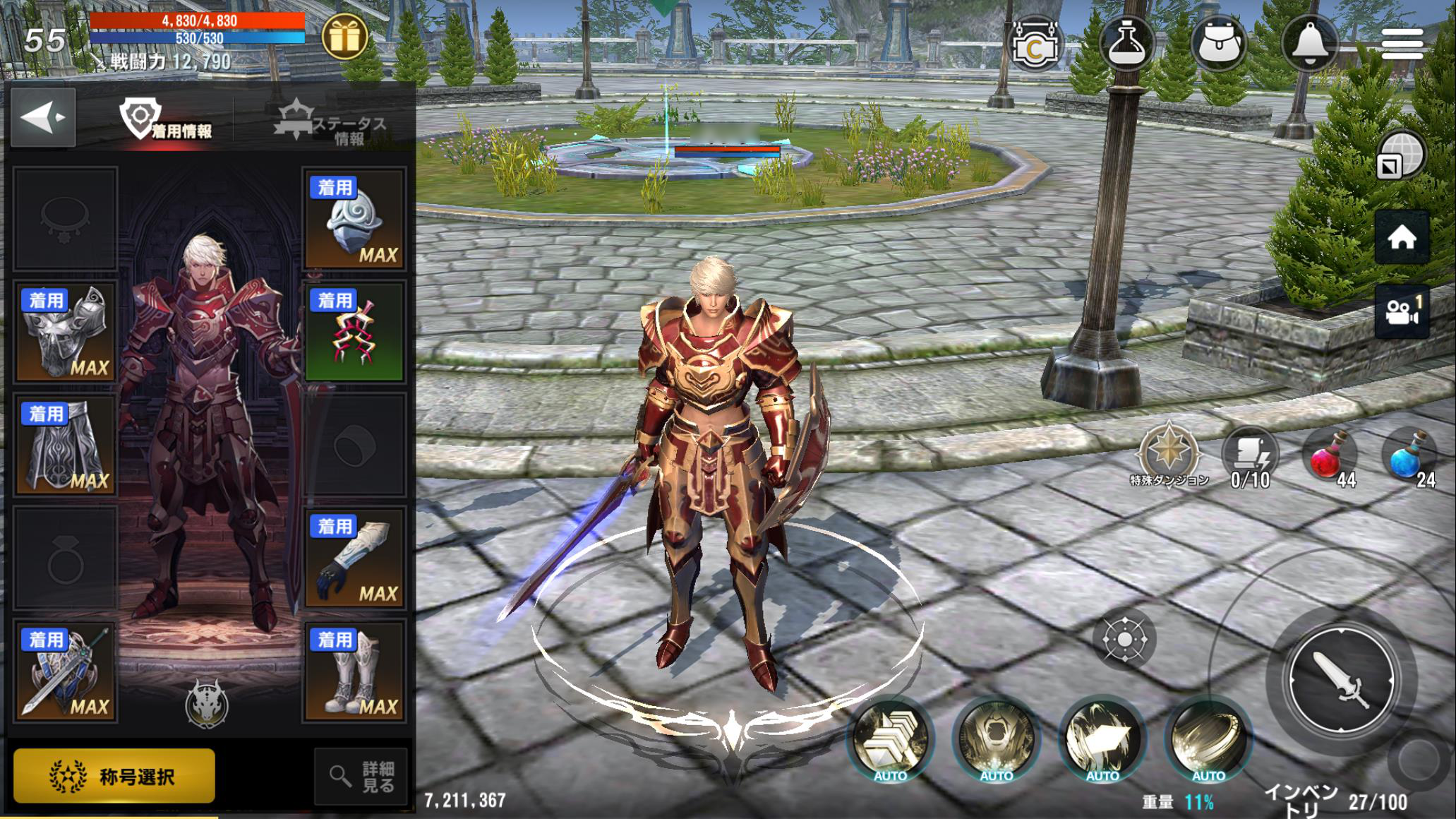Image resolution: width=1456 pixels, height=819 pixels.
Task: Select the equipped gloves slot
Action: tap(354, 558)
